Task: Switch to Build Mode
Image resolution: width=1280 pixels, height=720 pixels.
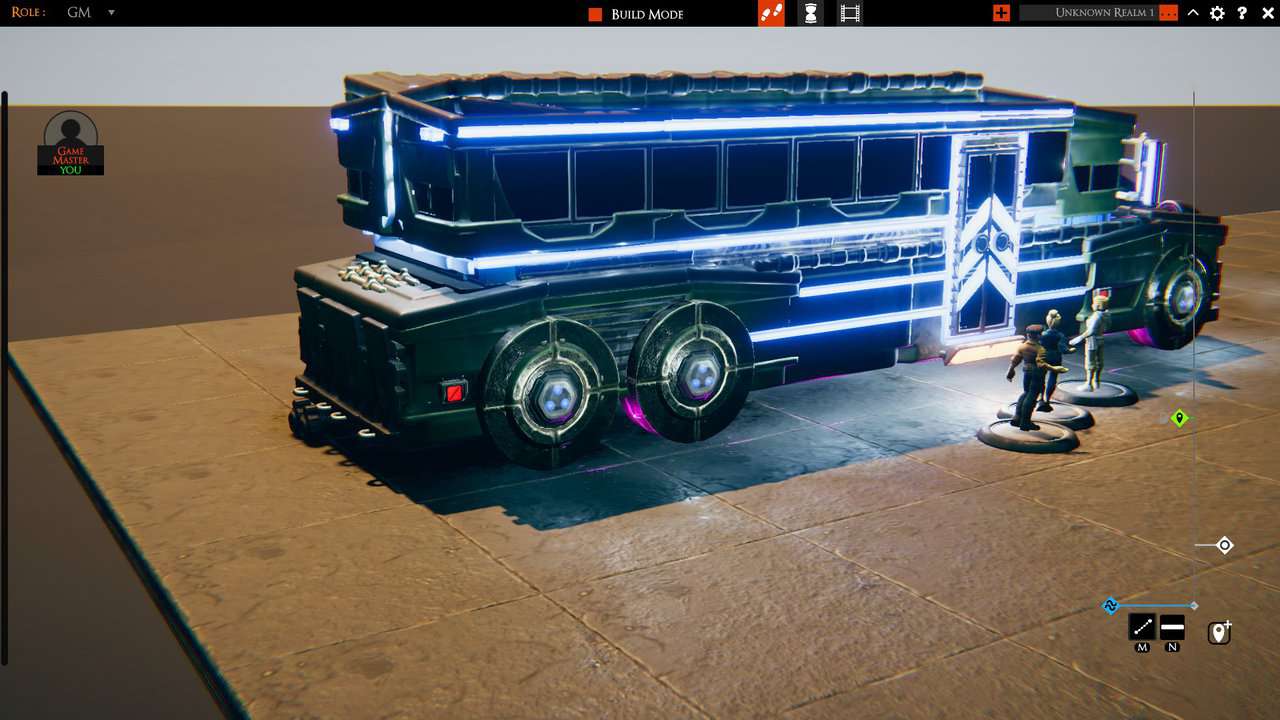Action: [x=645, y=14]
